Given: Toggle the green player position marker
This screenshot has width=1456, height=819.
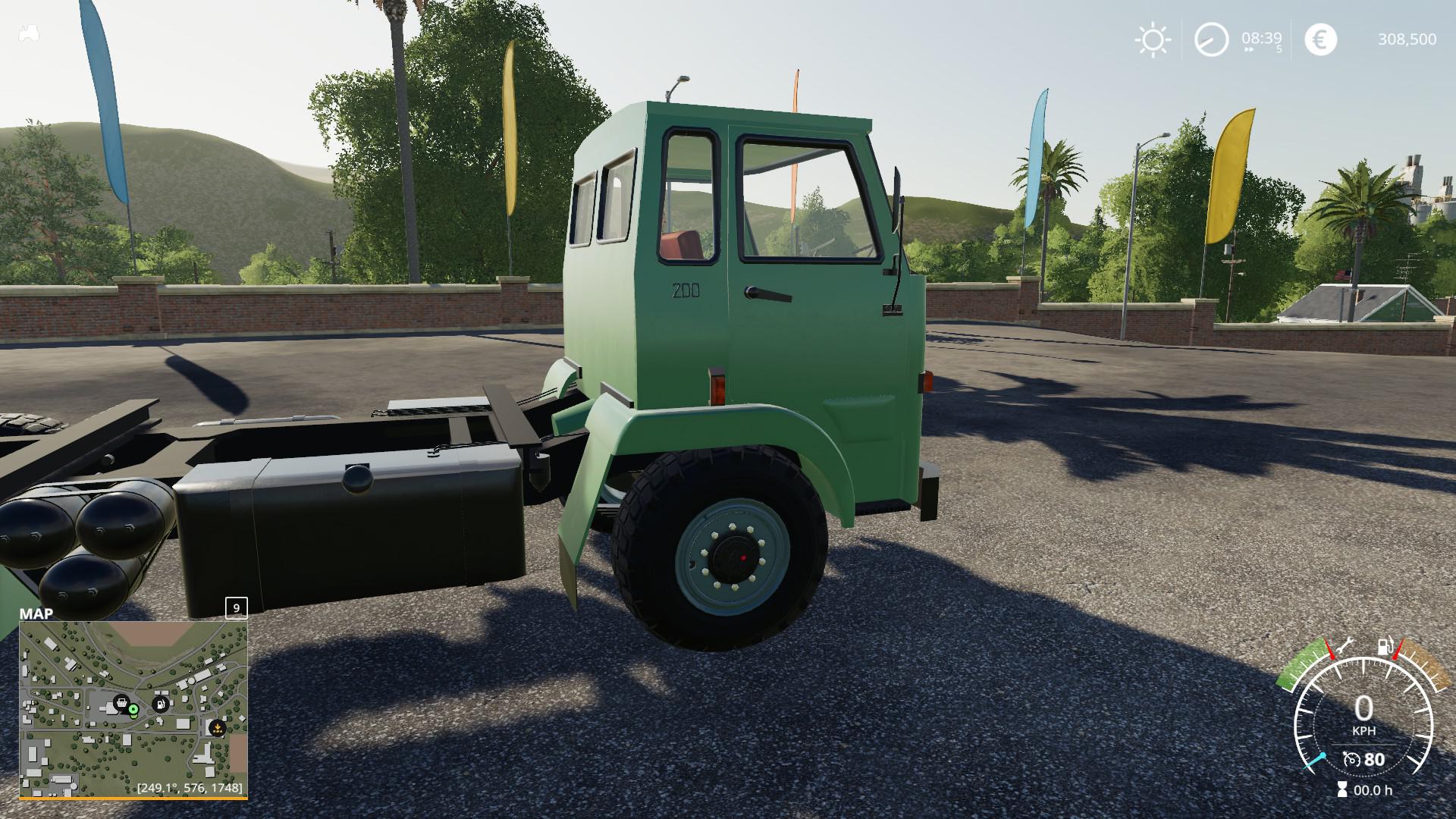Looking at the screenshot, I should point(133,709).
